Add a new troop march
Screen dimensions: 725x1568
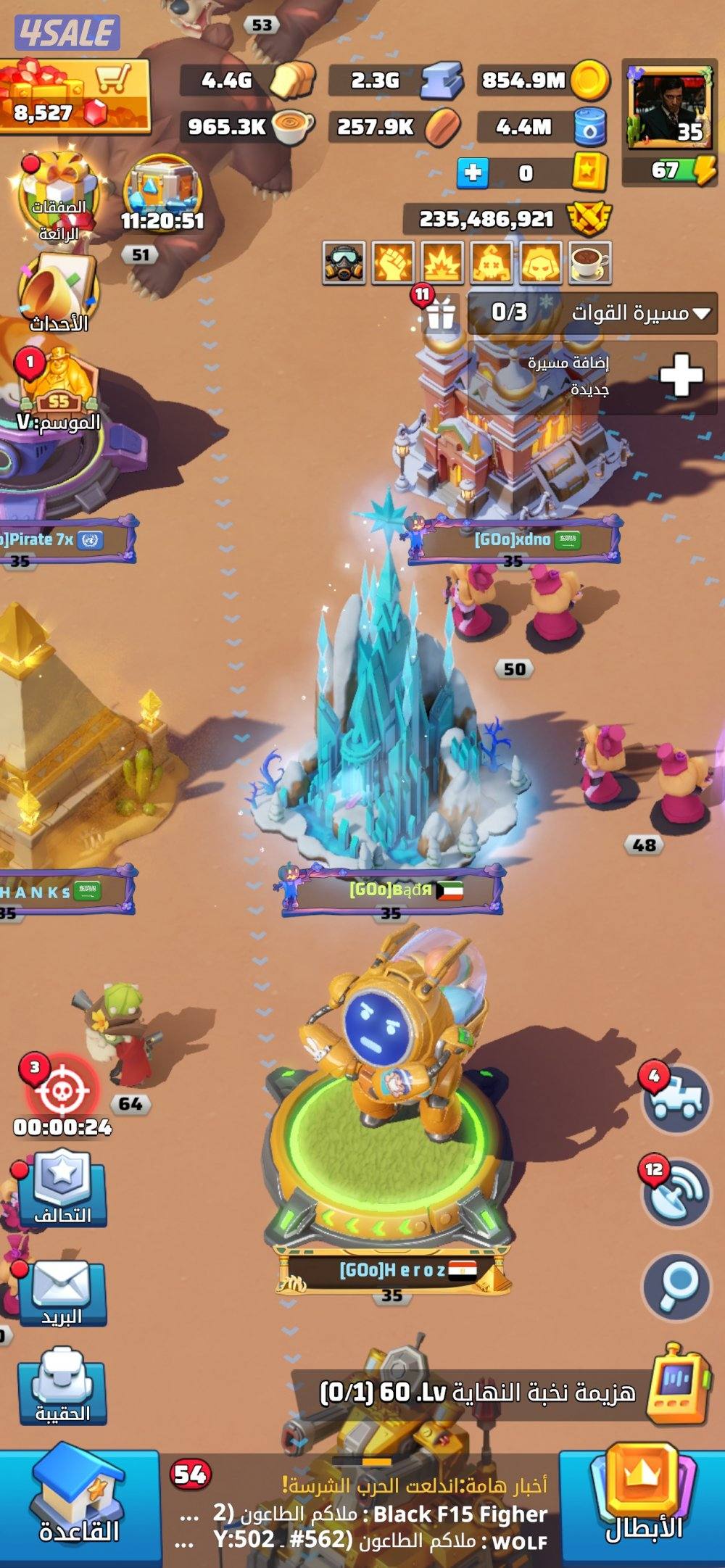[x=680, y=376]
